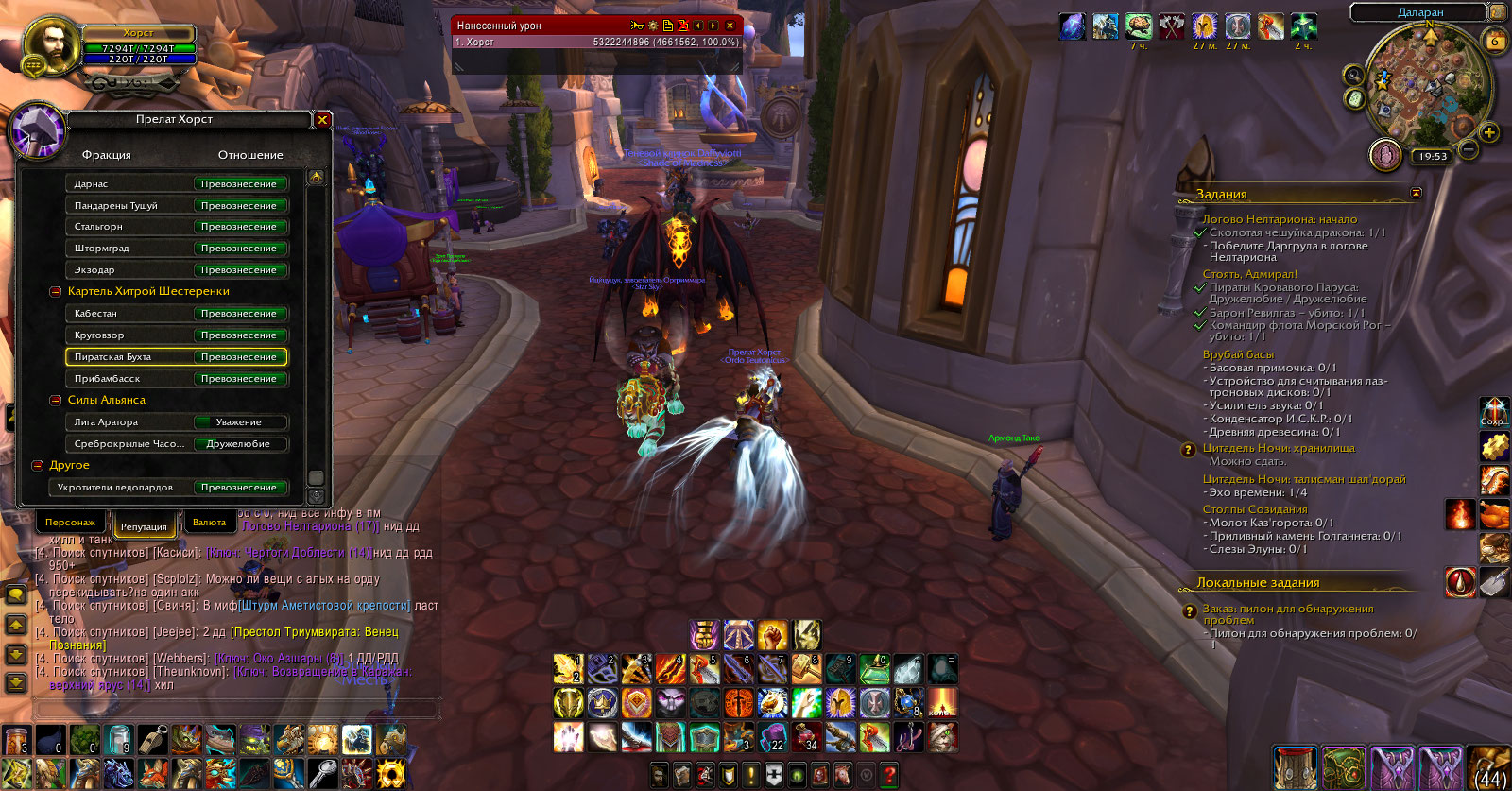Select the Врубай басы quest in tracker
Viewport: 1512px width, 791px height.
[x=1238, y=354]
